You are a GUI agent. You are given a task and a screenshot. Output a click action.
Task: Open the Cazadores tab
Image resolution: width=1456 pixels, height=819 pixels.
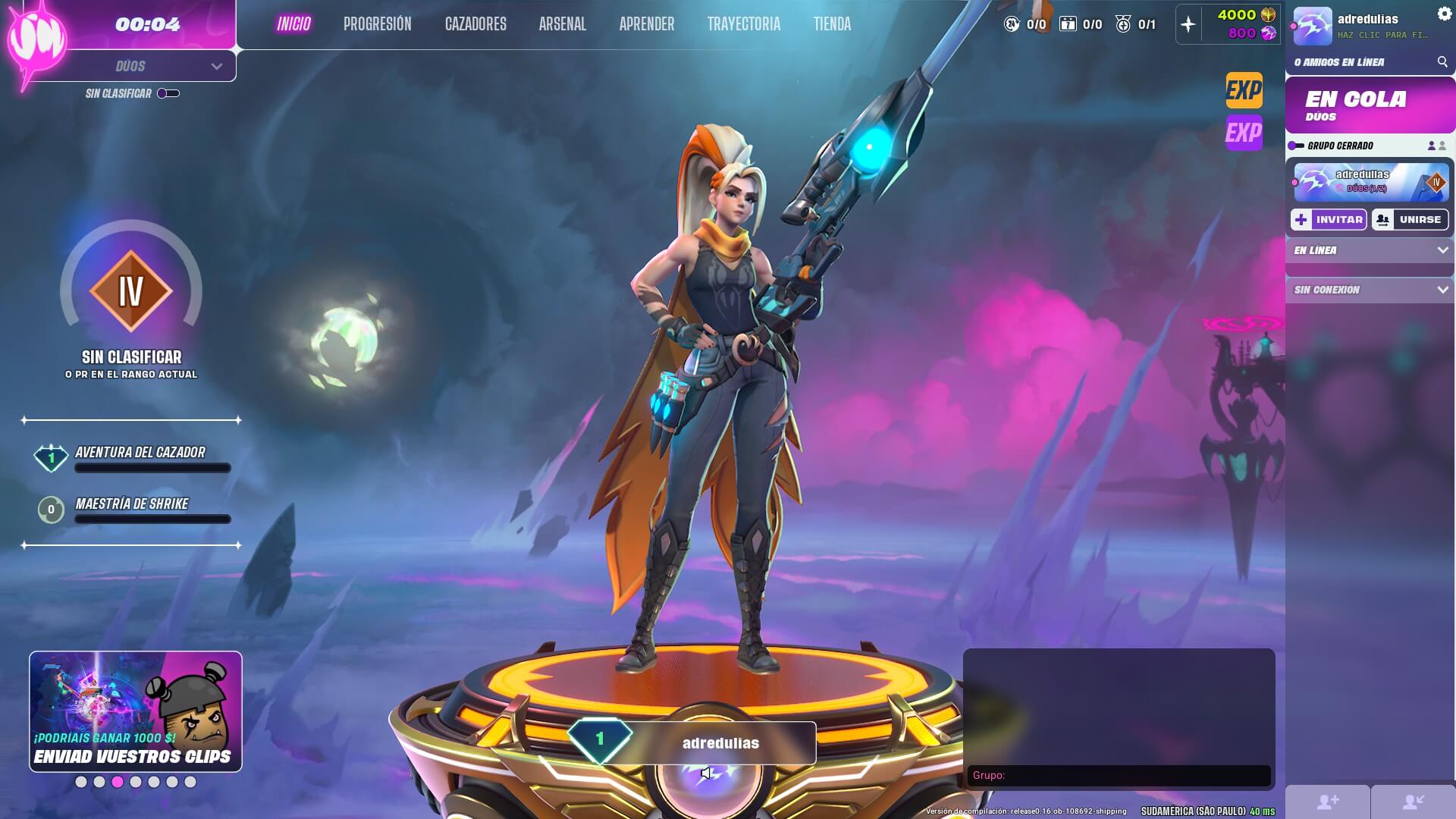tap(475, 24)
